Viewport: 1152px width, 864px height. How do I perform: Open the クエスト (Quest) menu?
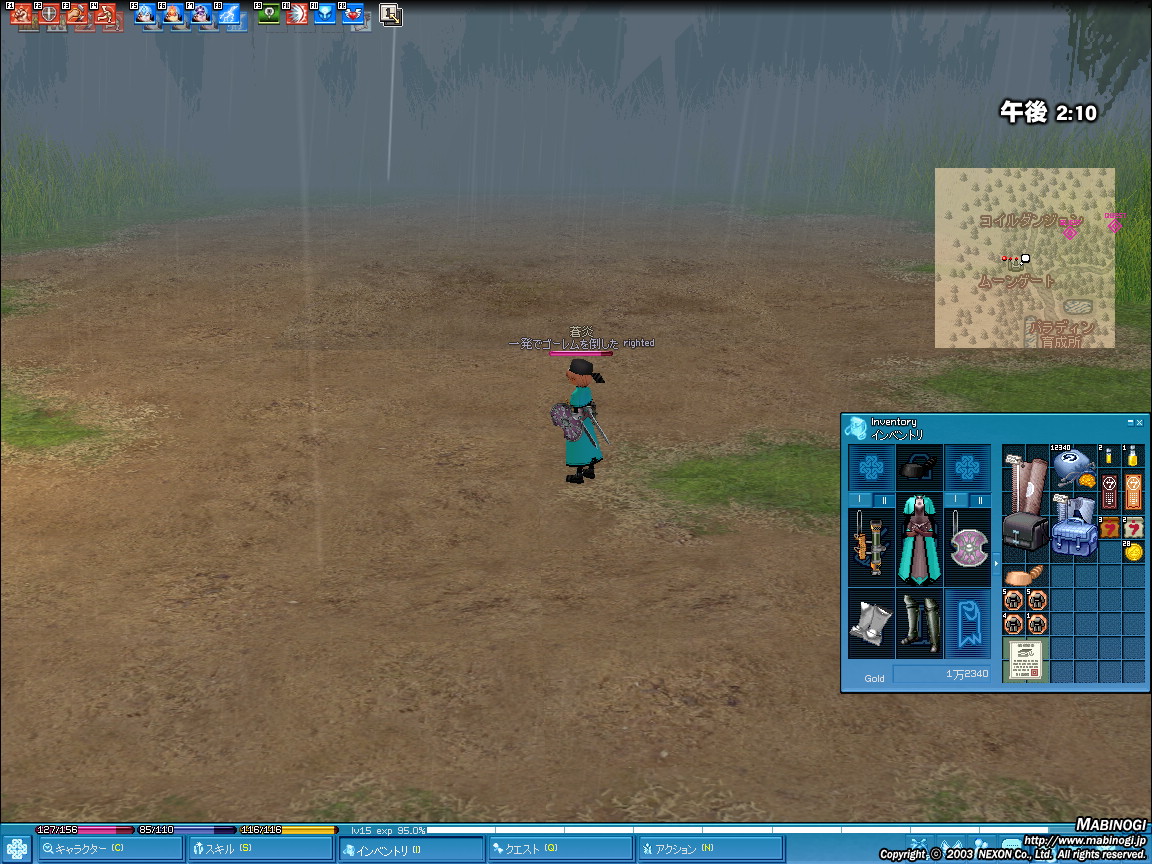[560, 849]
